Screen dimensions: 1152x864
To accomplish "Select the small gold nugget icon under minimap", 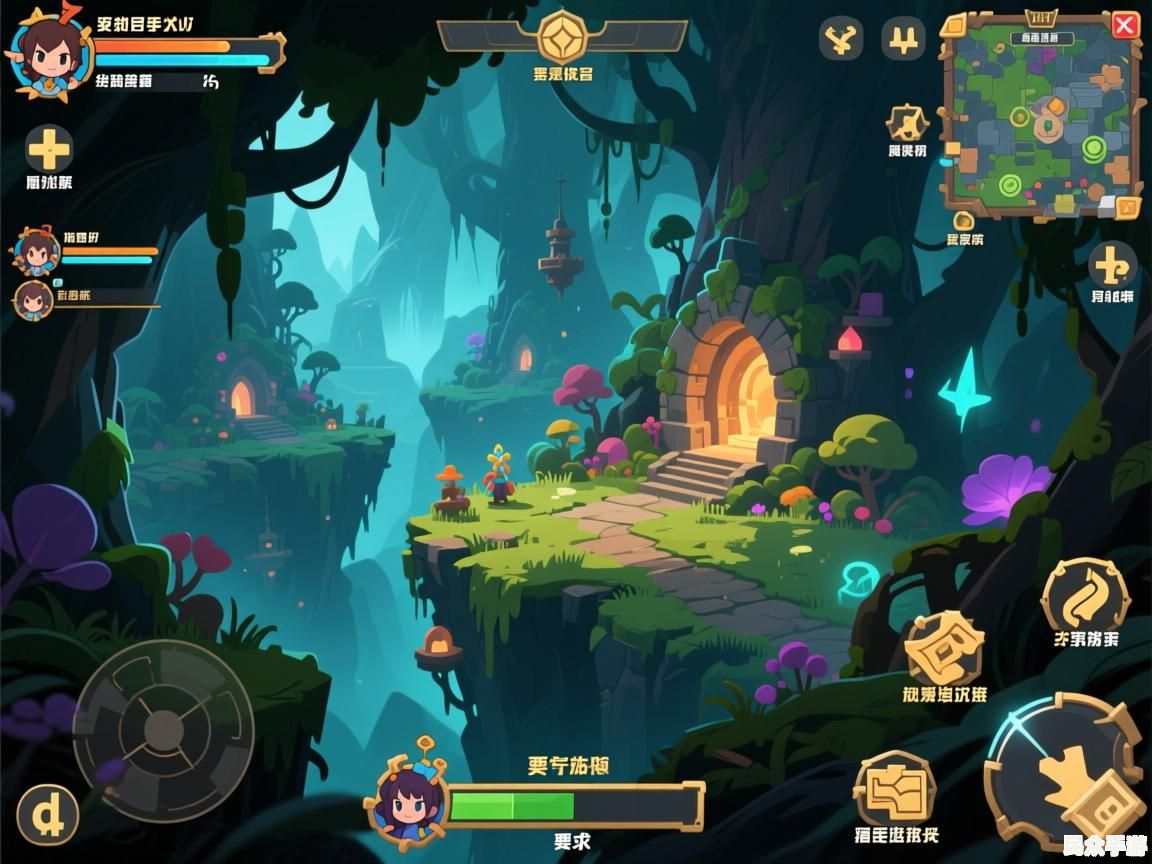I will point(964,220).
